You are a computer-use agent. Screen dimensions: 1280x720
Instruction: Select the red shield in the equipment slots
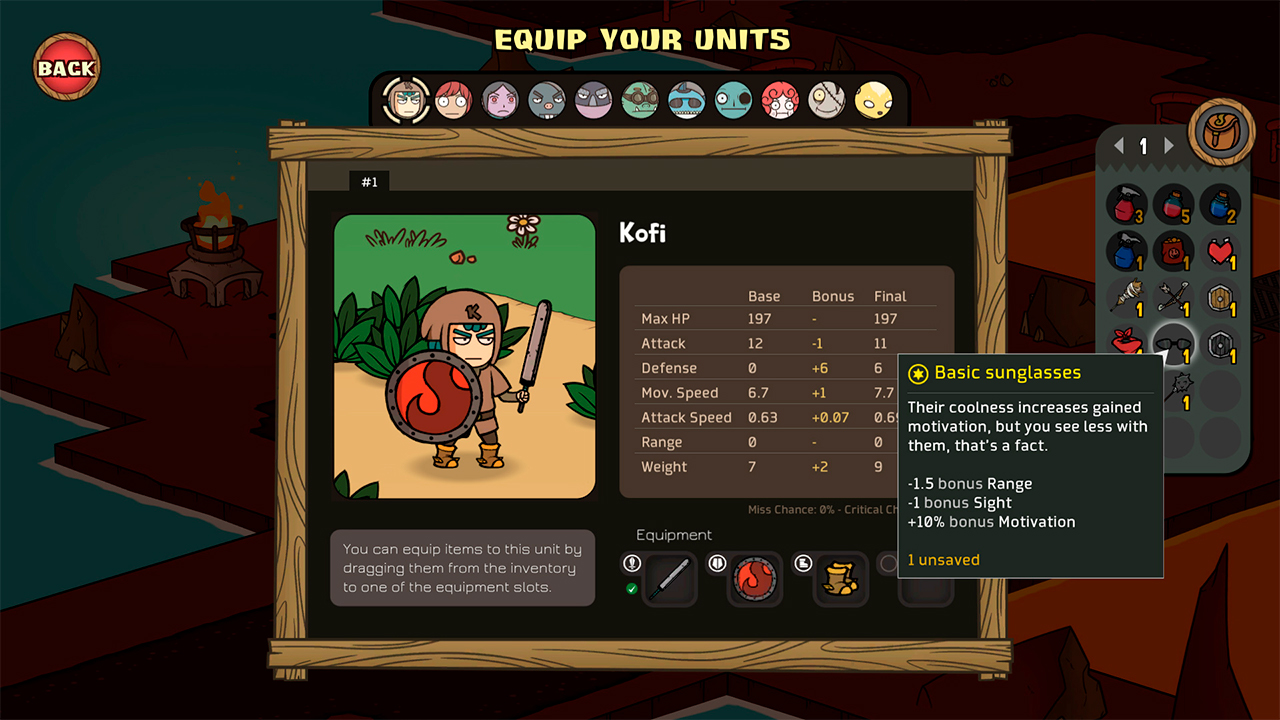756,578
